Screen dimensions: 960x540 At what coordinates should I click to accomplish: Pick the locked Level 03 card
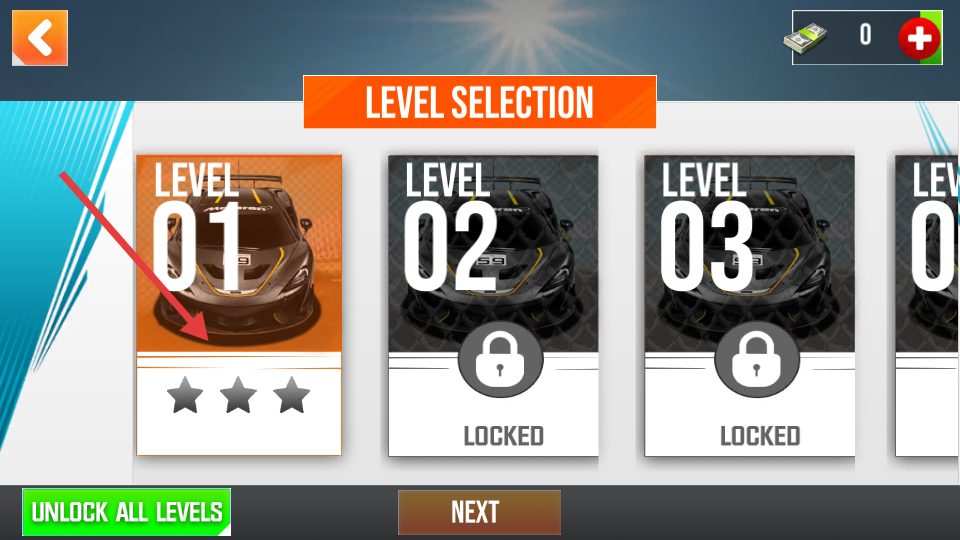749,305
